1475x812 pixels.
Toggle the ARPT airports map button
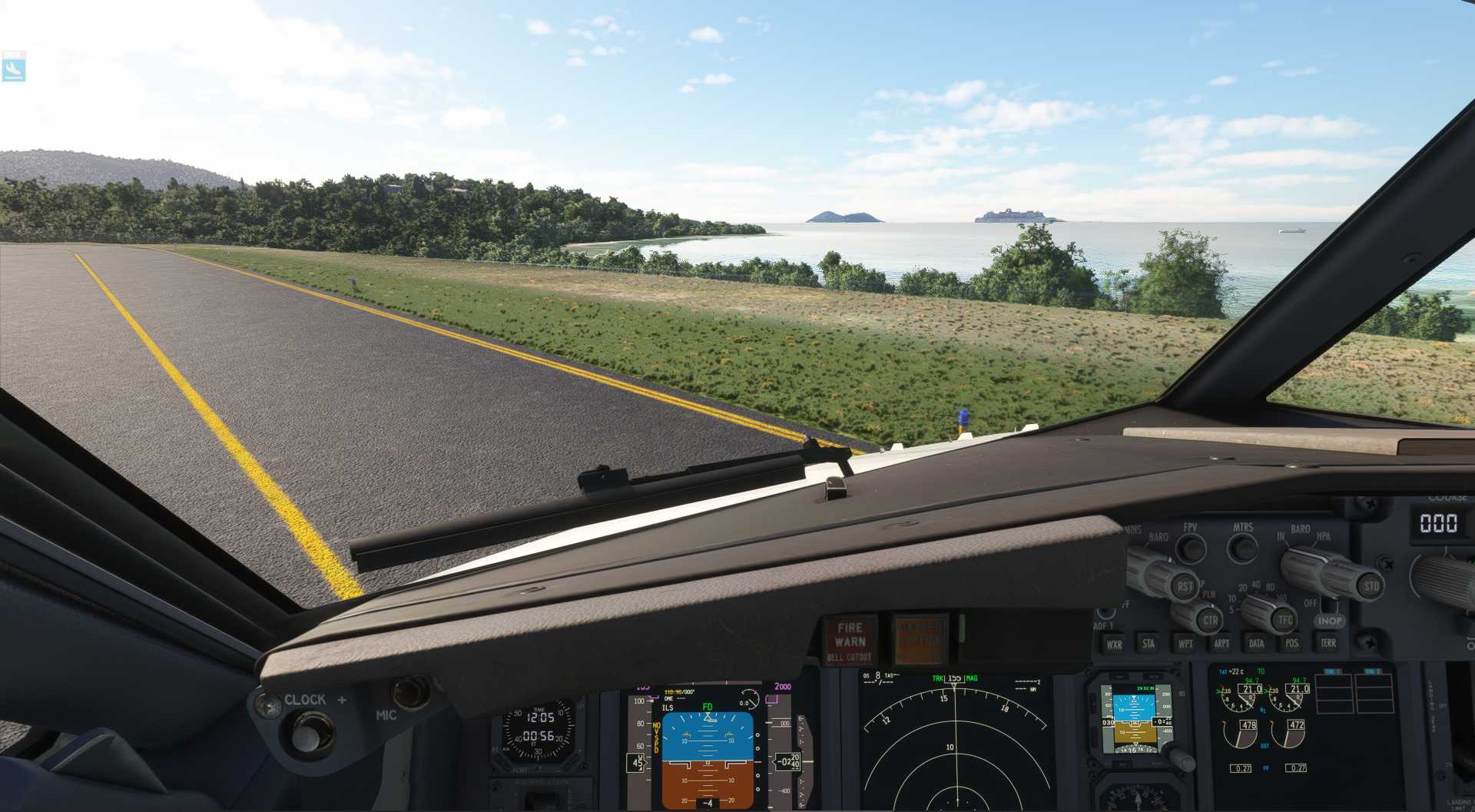pyautogui.click(x=1221, y=644)
